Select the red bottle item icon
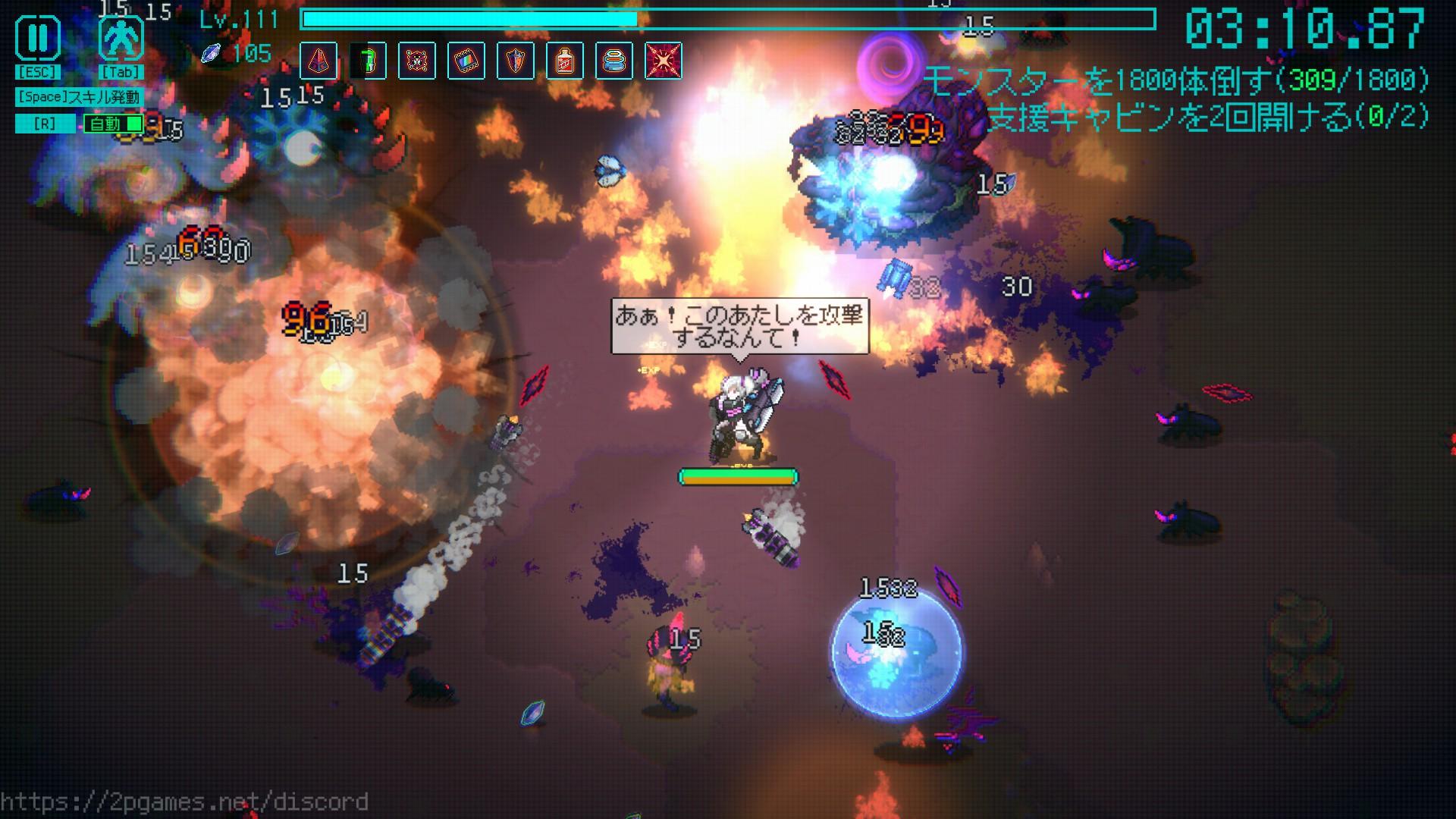Viewport: 1456px width, 819px height. tap(565, 61)
